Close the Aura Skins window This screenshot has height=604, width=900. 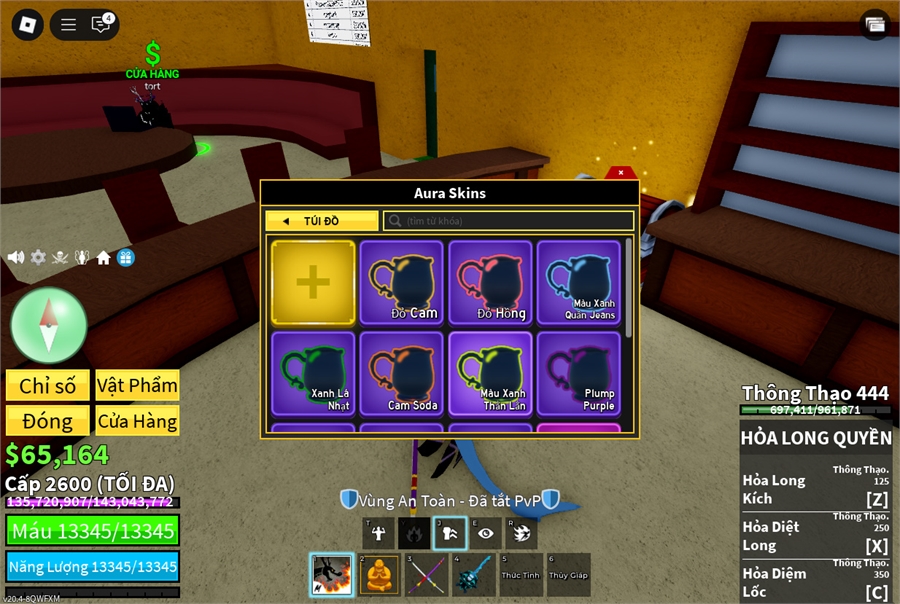(x=621, y=172)
